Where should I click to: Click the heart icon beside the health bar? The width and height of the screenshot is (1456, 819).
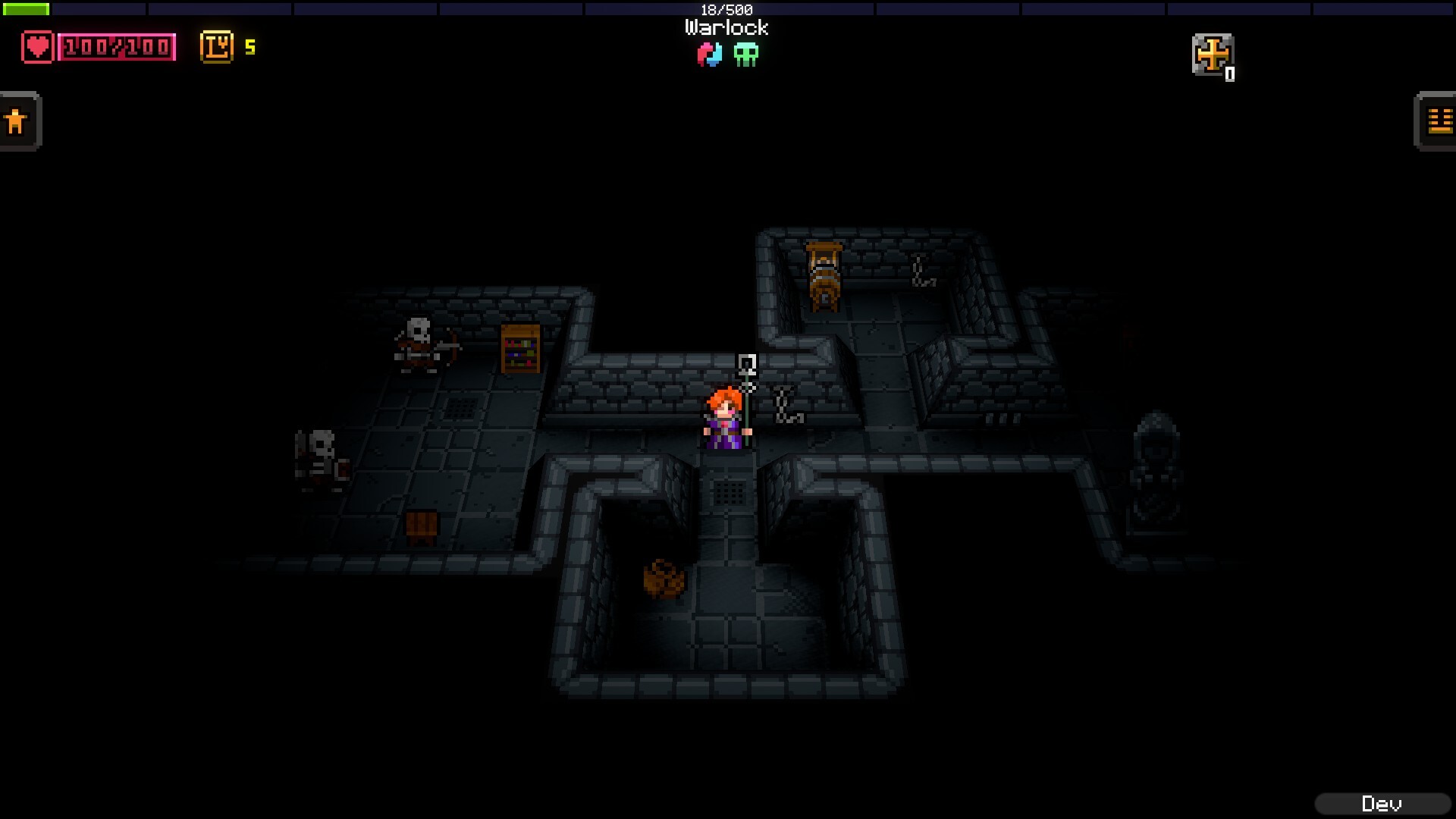coord(38,47)
